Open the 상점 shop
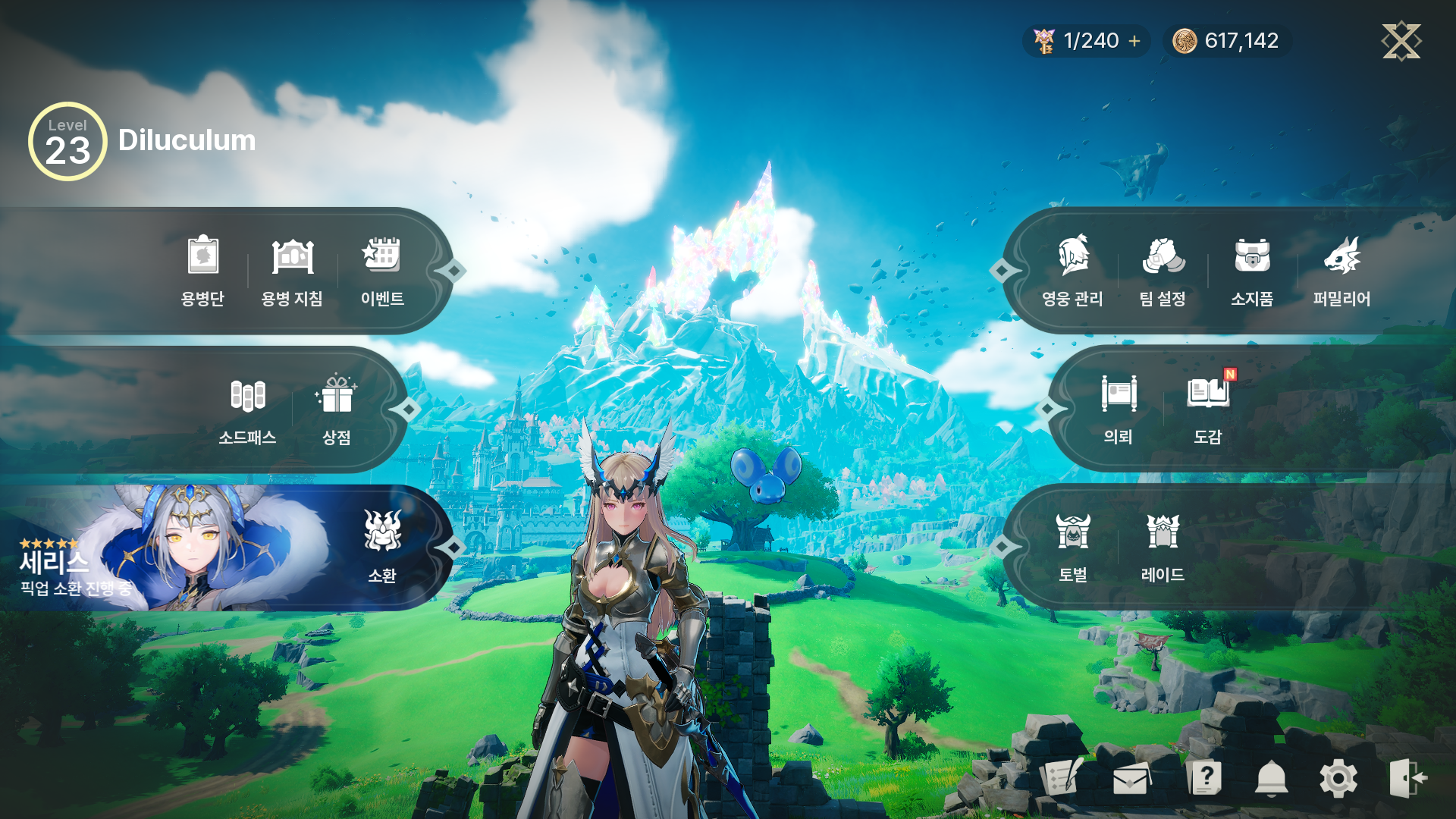 (x=337, y=409)
